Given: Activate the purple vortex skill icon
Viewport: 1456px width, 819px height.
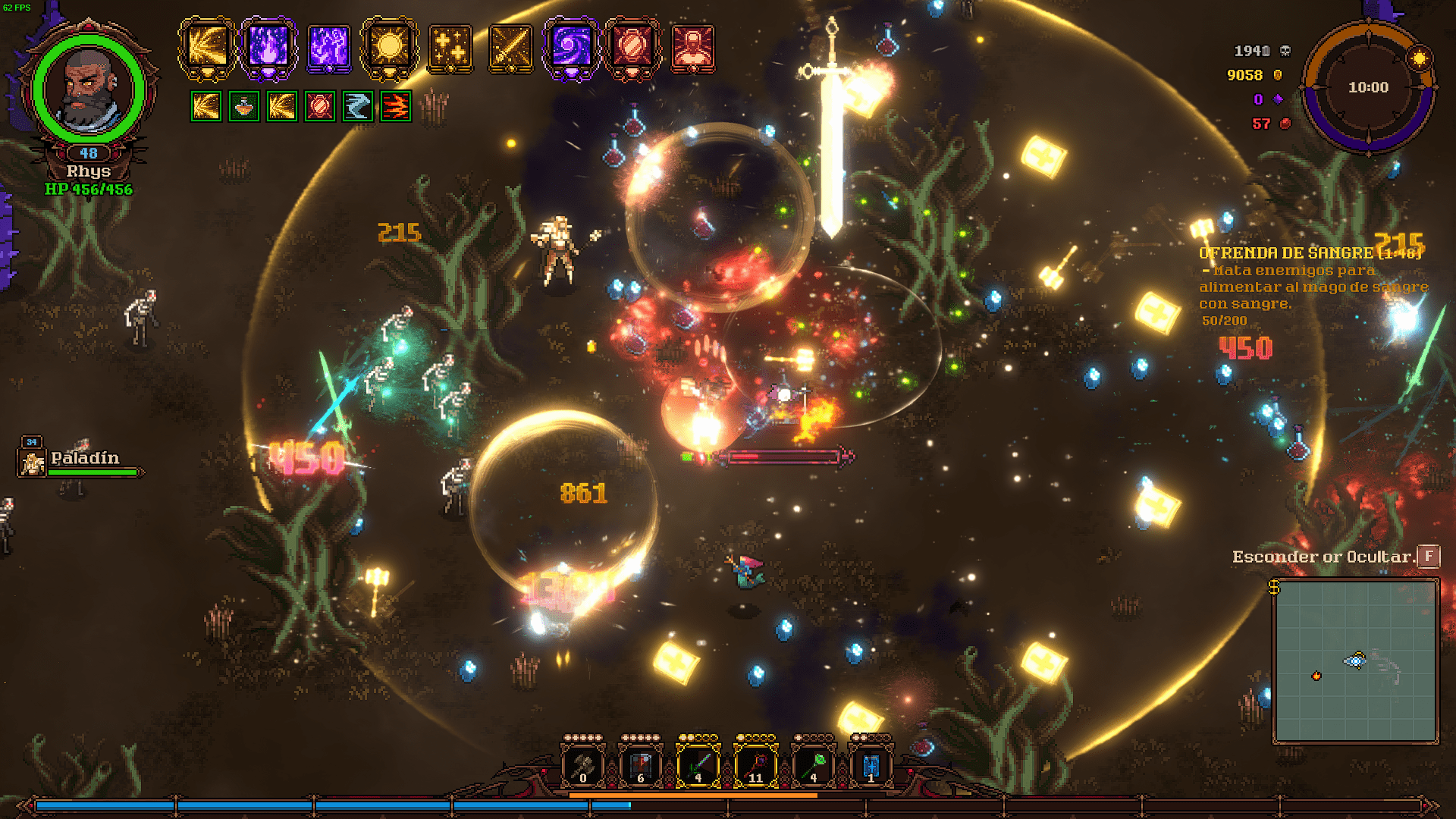Looking at the screenshot, I should pos(571,47).
